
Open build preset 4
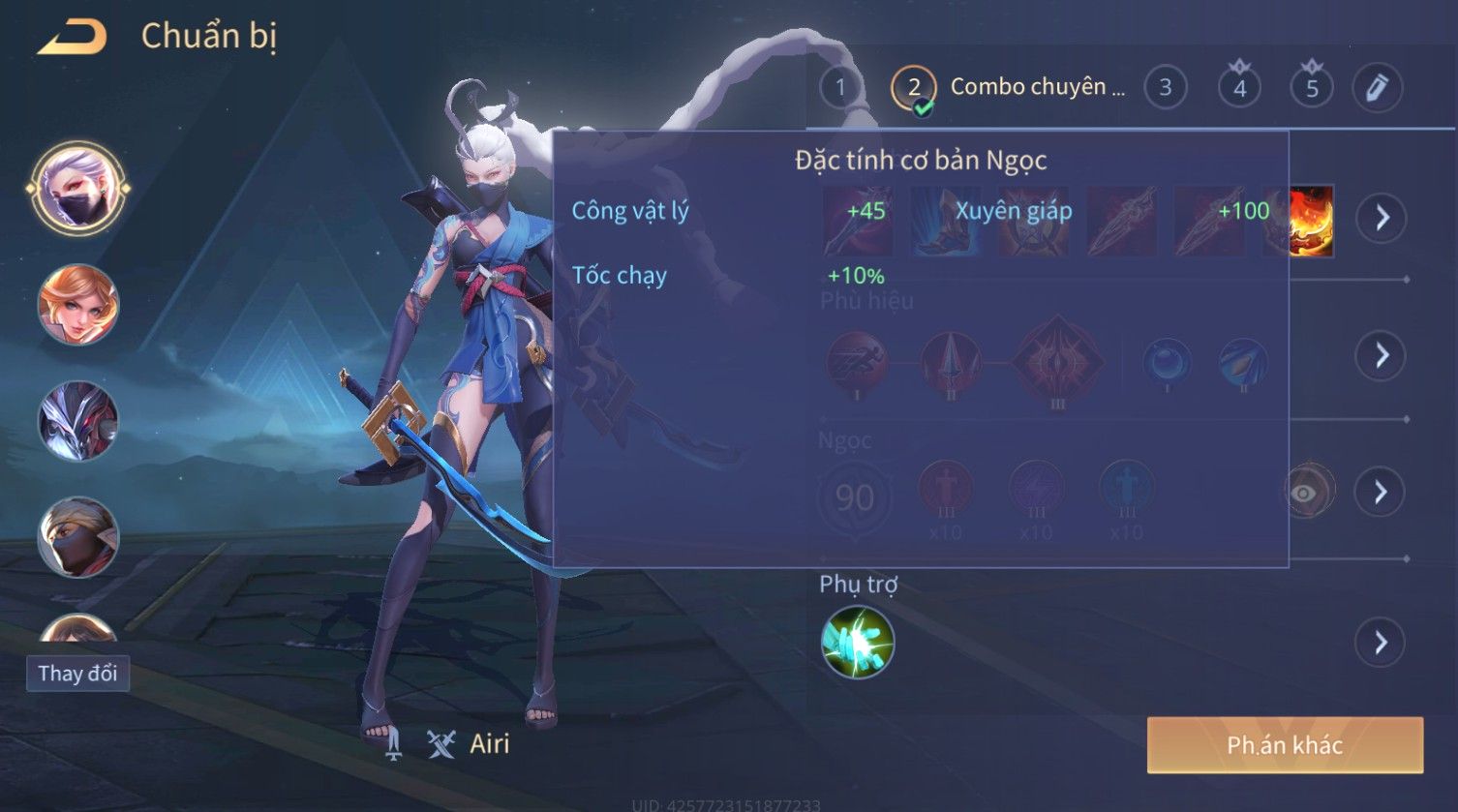click(1239, 88)
